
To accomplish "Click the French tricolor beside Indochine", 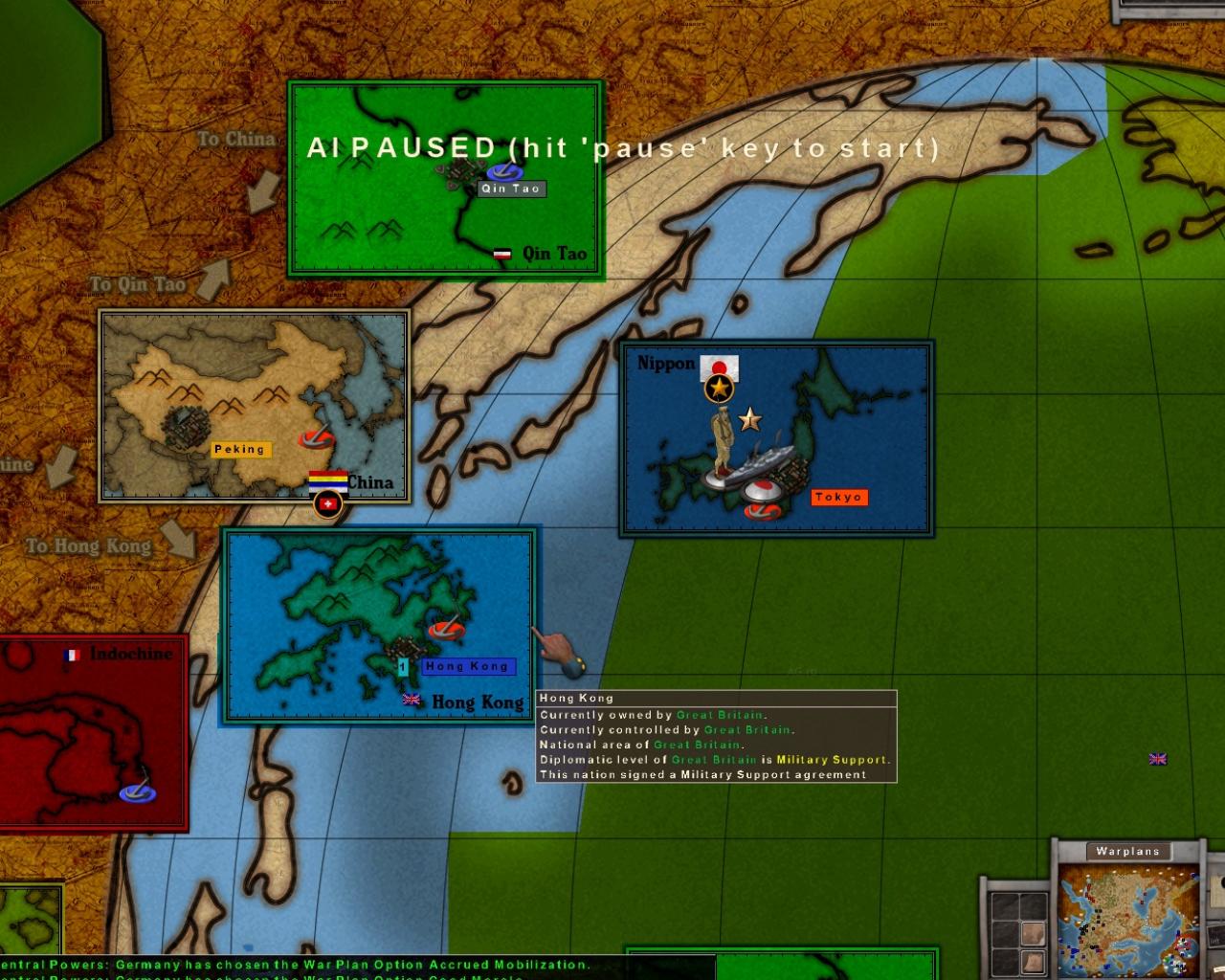I will pos(74,654).
